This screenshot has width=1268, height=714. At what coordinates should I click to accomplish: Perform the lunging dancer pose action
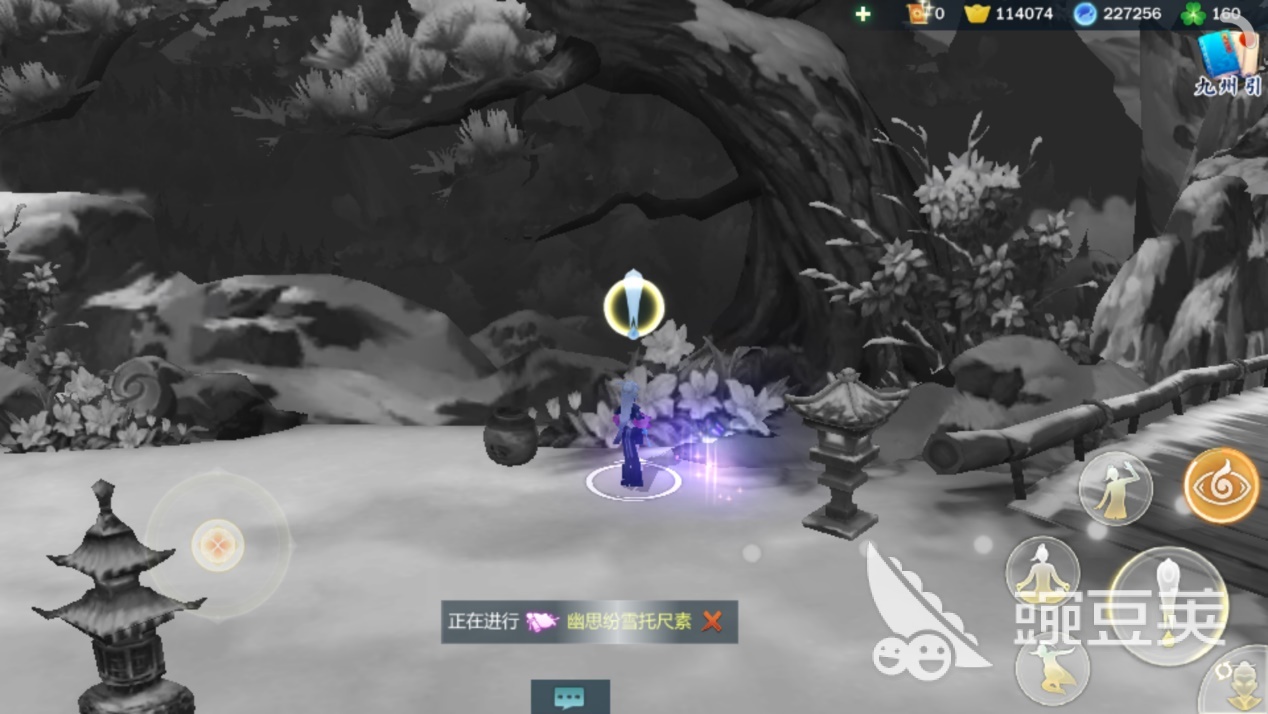coord(1051,668)
